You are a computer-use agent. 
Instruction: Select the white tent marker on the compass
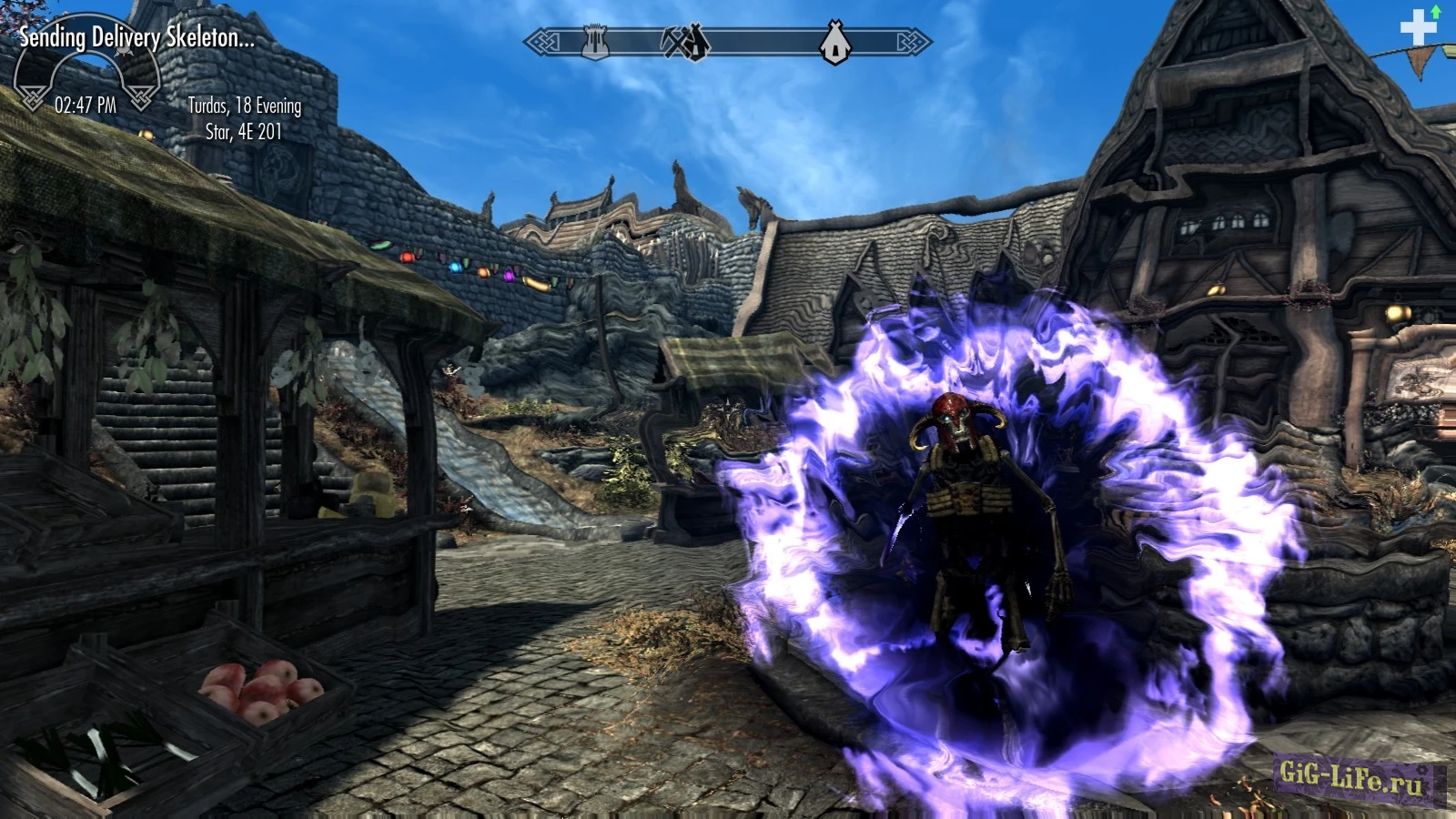(834, 42)
